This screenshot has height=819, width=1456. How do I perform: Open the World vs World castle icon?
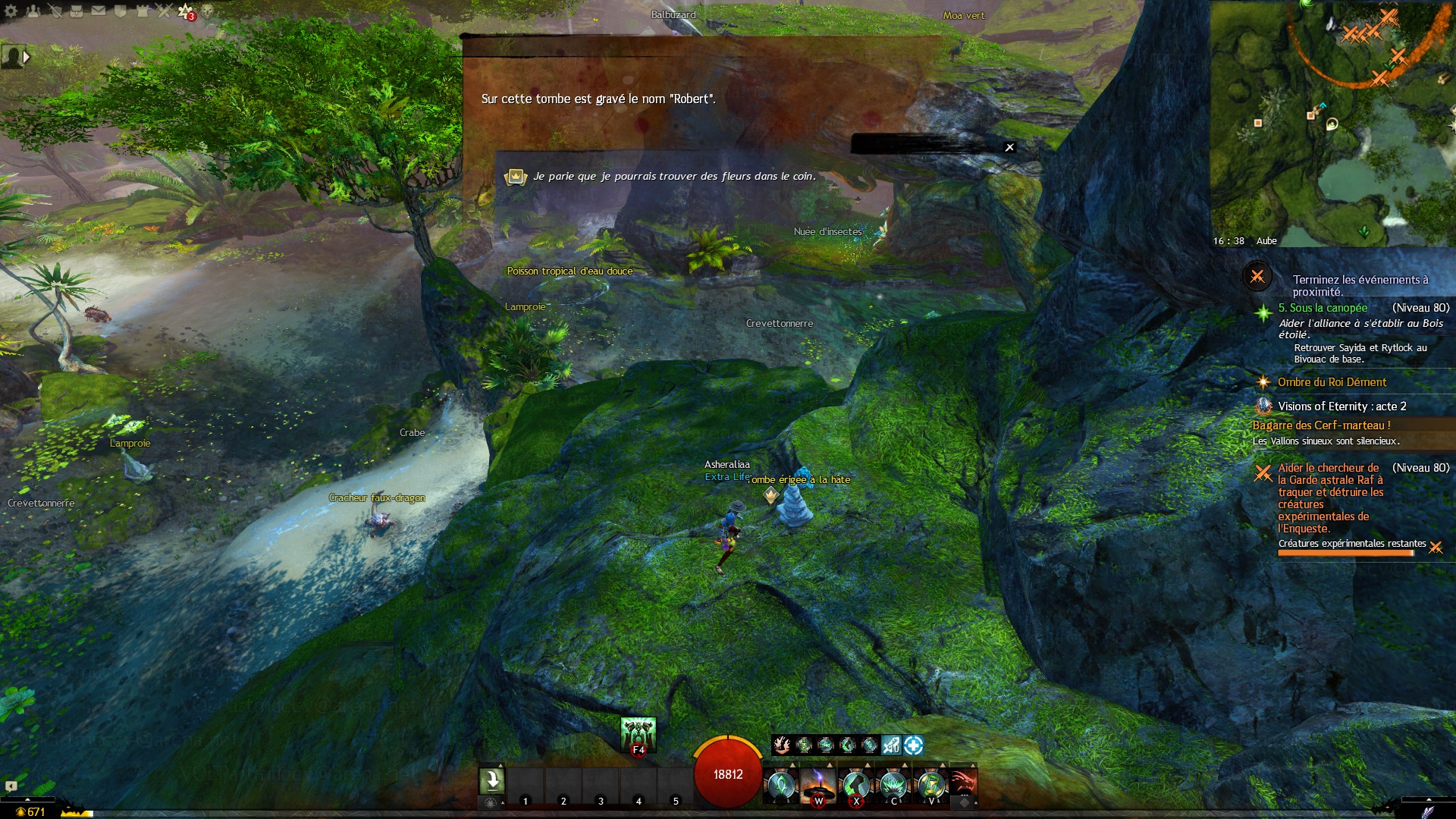tap(142, 11)
